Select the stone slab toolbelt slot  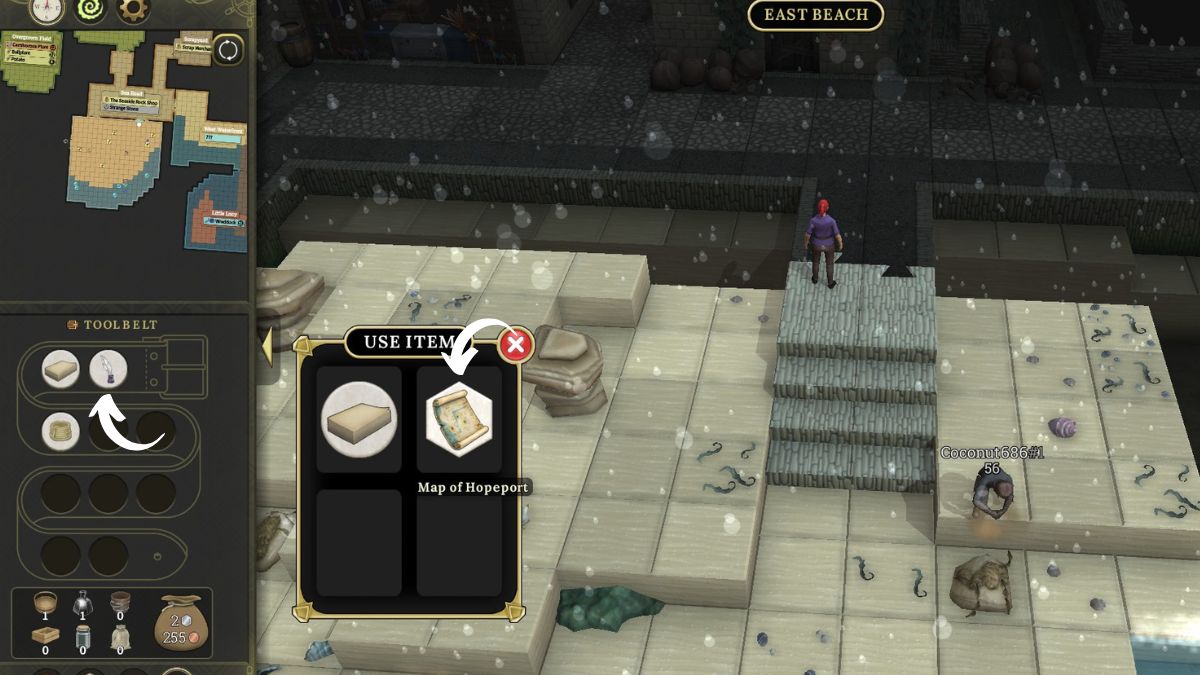[x=61, y=369]
